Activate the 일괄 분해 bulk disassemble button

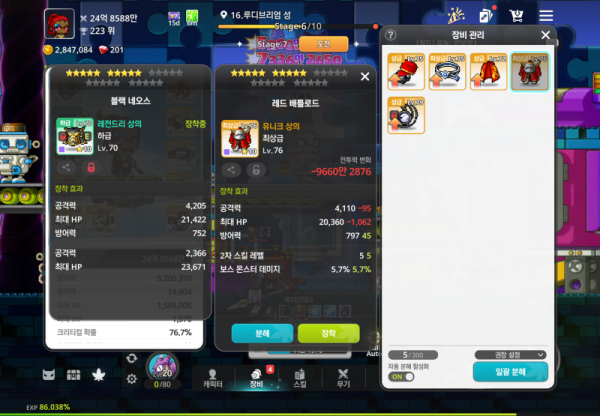click(510, 371)
